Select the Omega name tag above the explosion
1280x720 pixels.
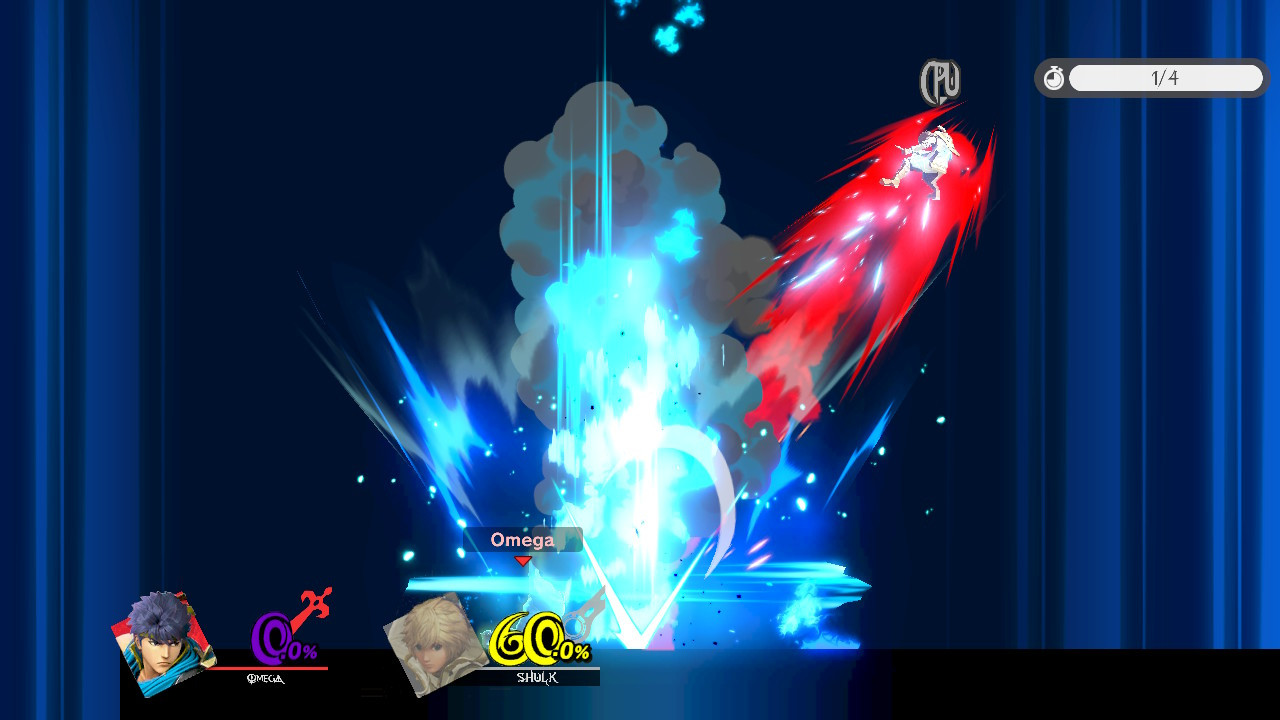point(523,540)
